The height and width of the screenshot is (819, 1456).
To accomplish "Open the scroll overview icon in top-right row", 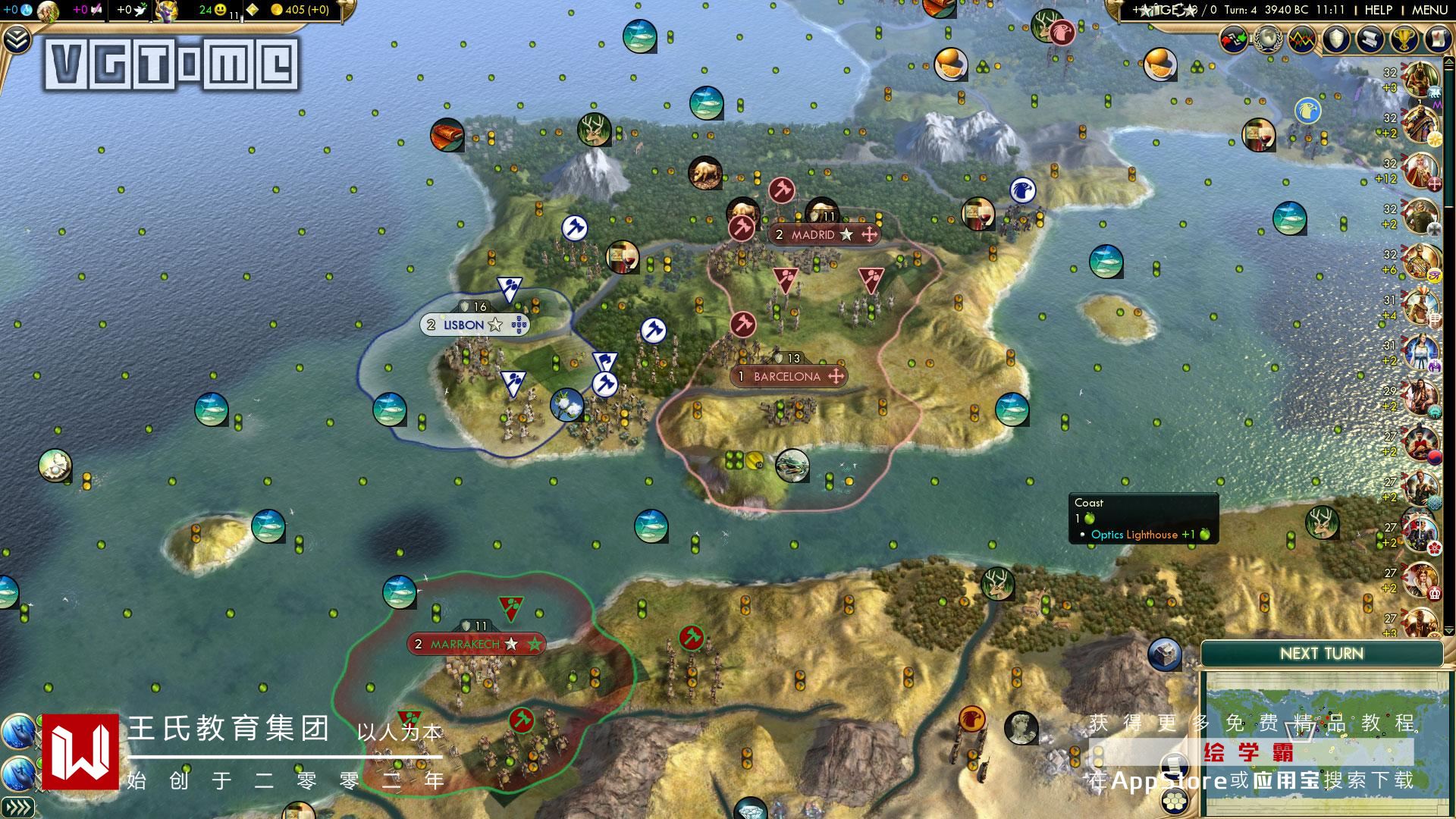I will (1370, 39).
